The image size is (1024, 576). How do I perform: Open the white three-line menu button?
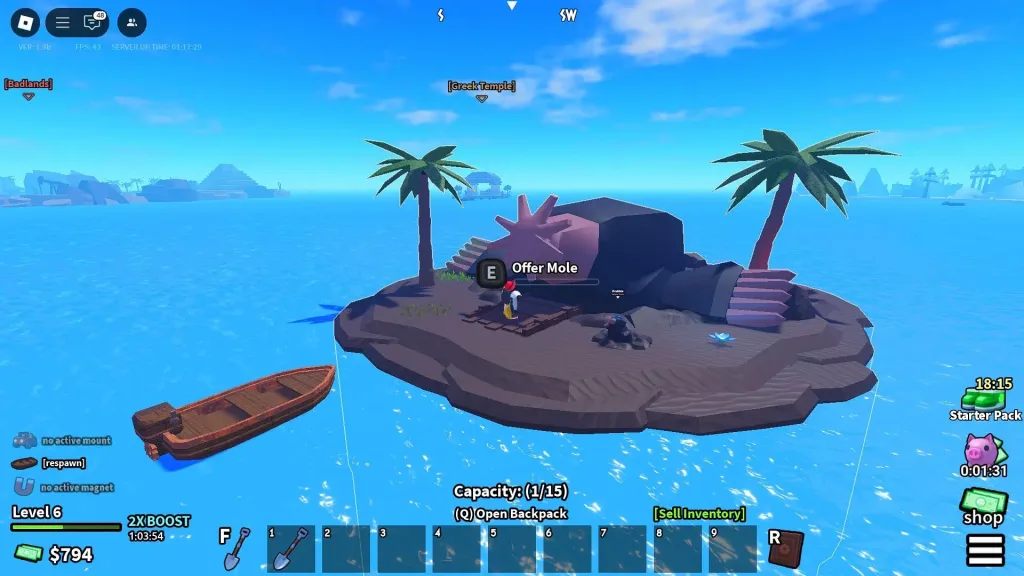pos(985,550)
